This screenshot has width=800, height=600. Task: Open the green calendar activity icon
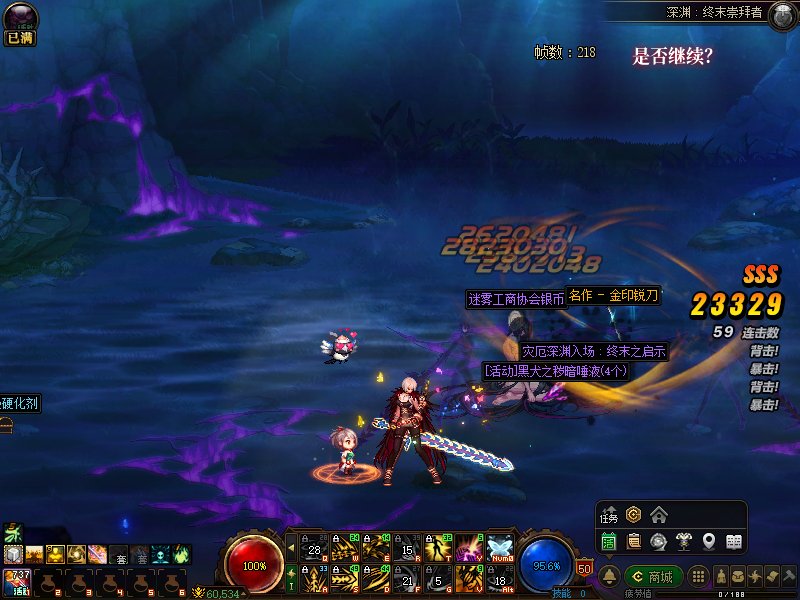(608, 542)
